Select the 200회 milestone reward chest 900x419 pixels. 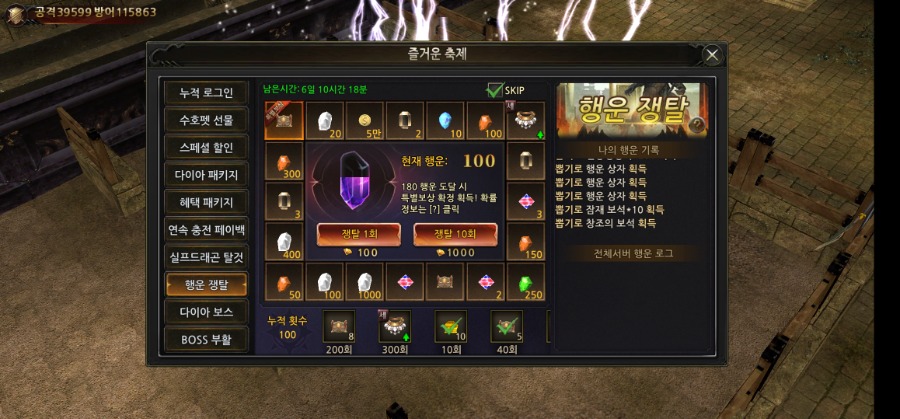tap(337, 326)
